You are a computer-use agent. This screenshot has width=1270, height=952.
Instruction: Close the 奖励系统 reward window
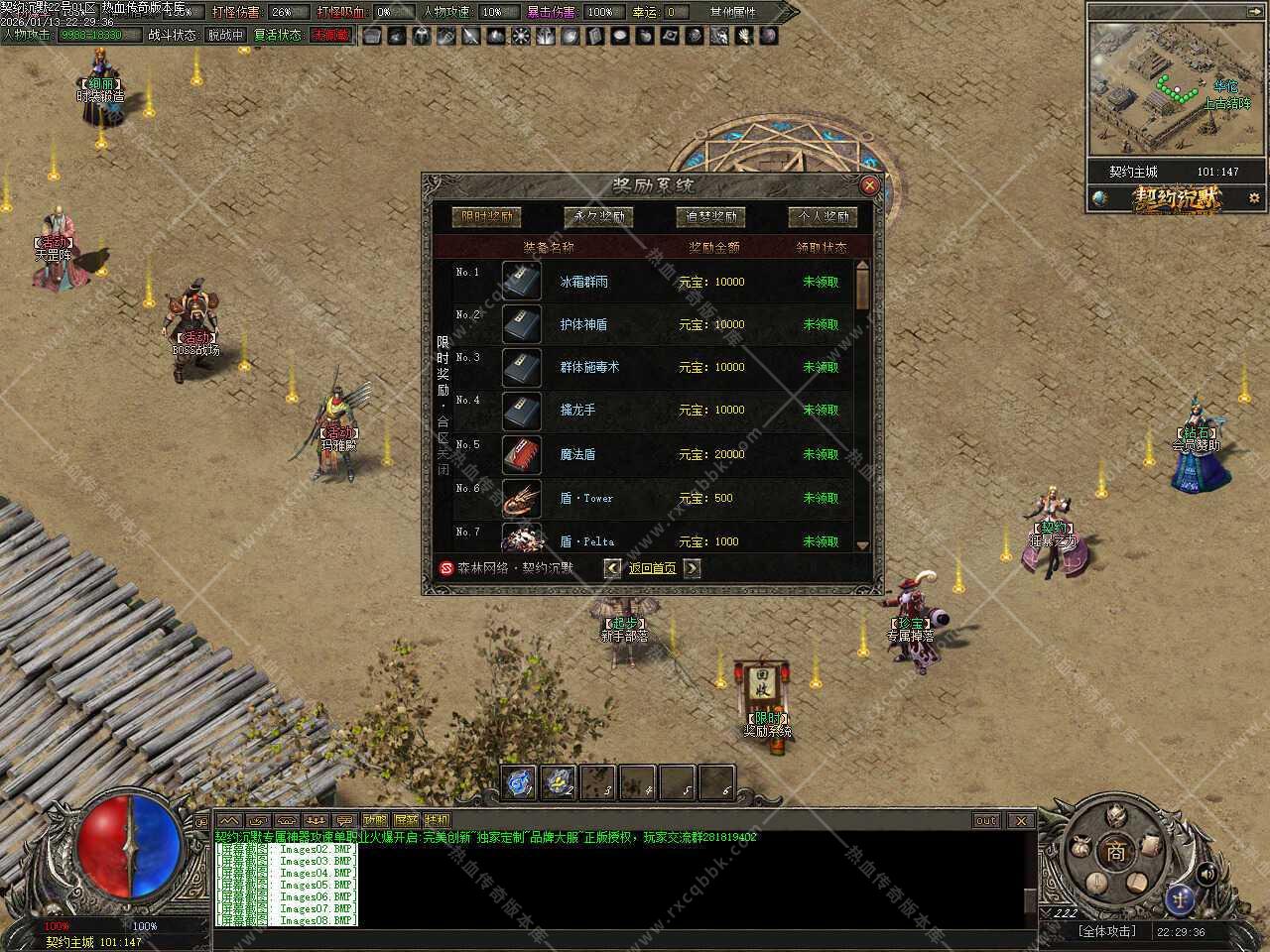(x=869, y=185)
